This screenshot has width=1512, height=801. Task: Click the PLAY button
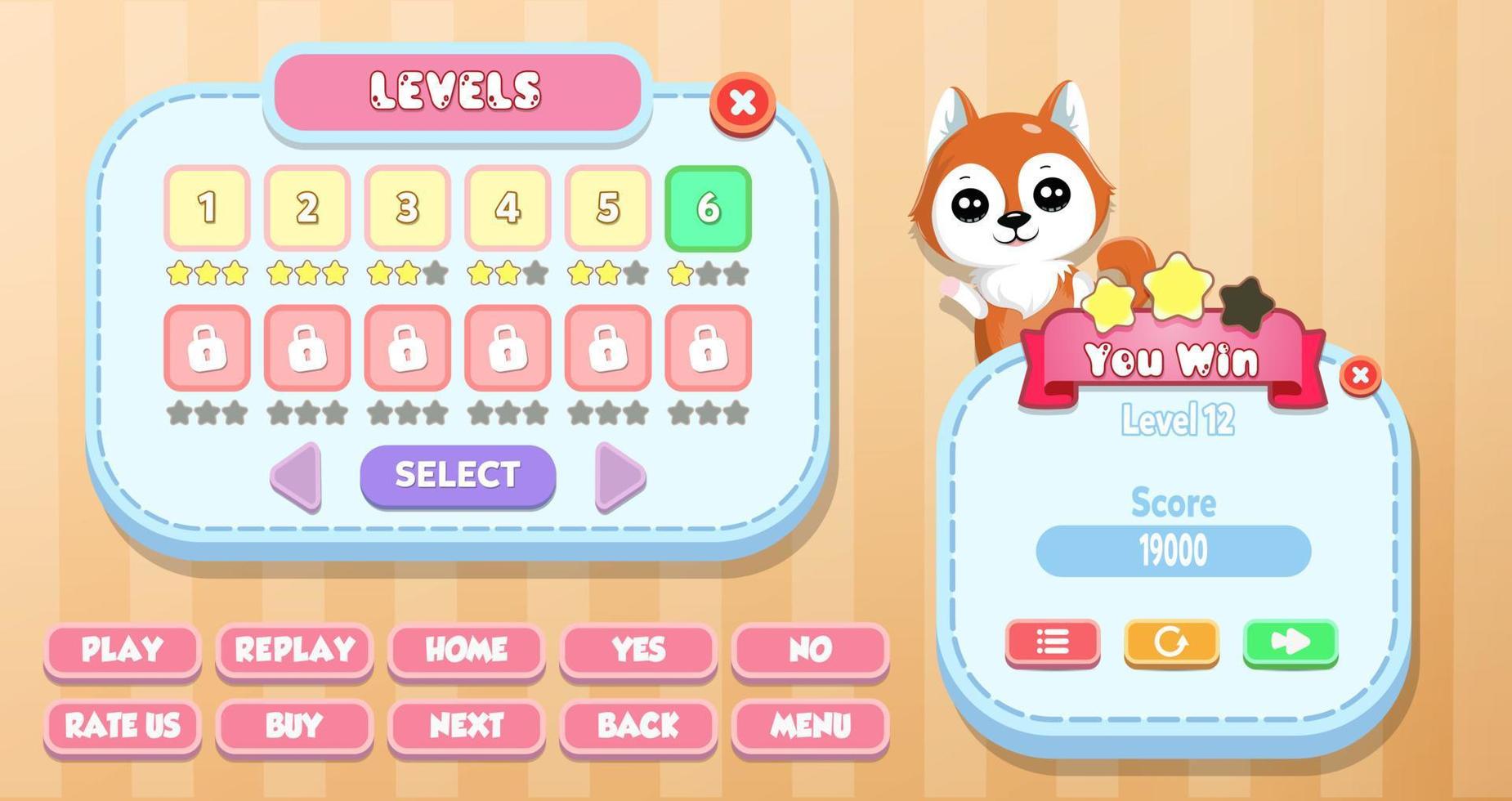[x=121, y=650]
